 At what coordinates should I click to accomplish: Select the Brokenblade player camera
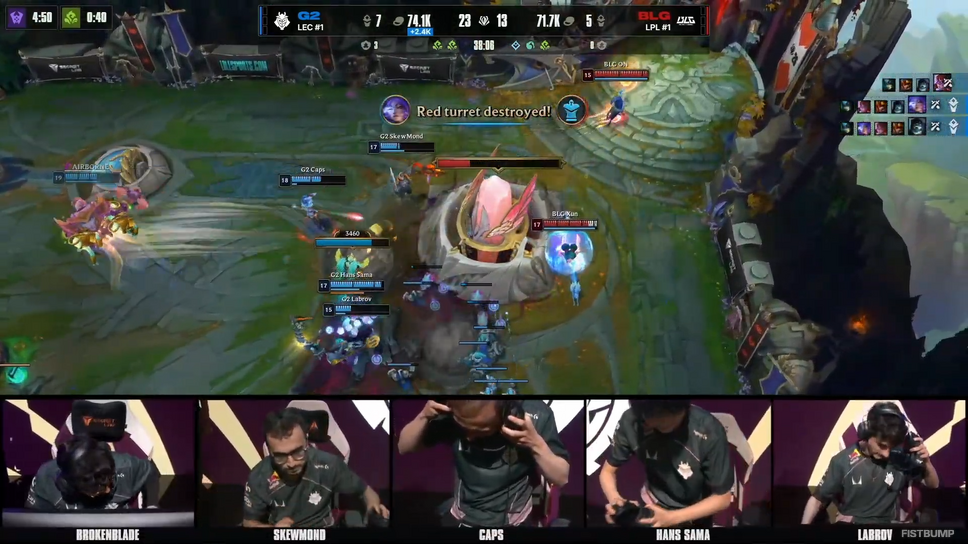point(97,463)
